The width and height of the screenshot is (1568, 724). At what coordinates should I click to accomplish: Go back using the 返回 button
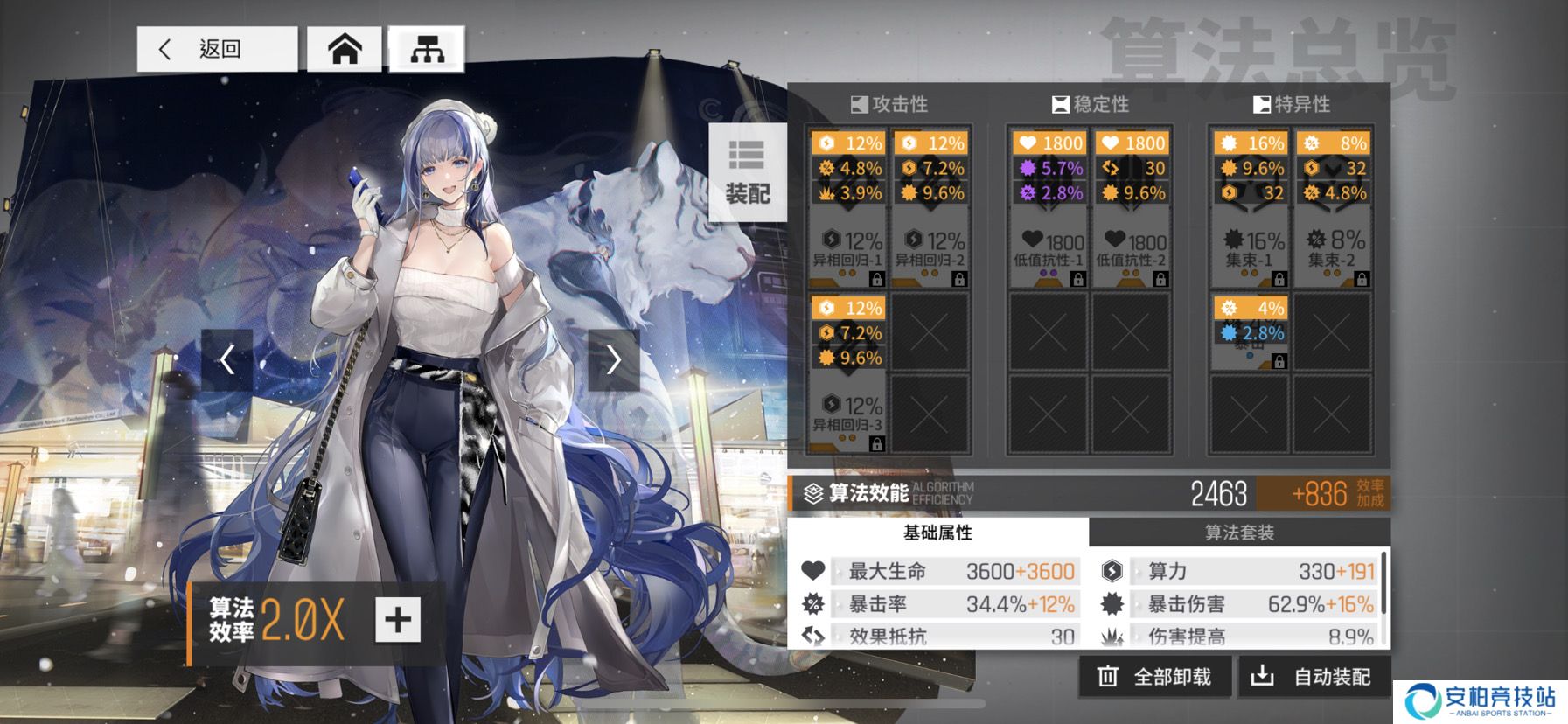[x=217, y=49]
